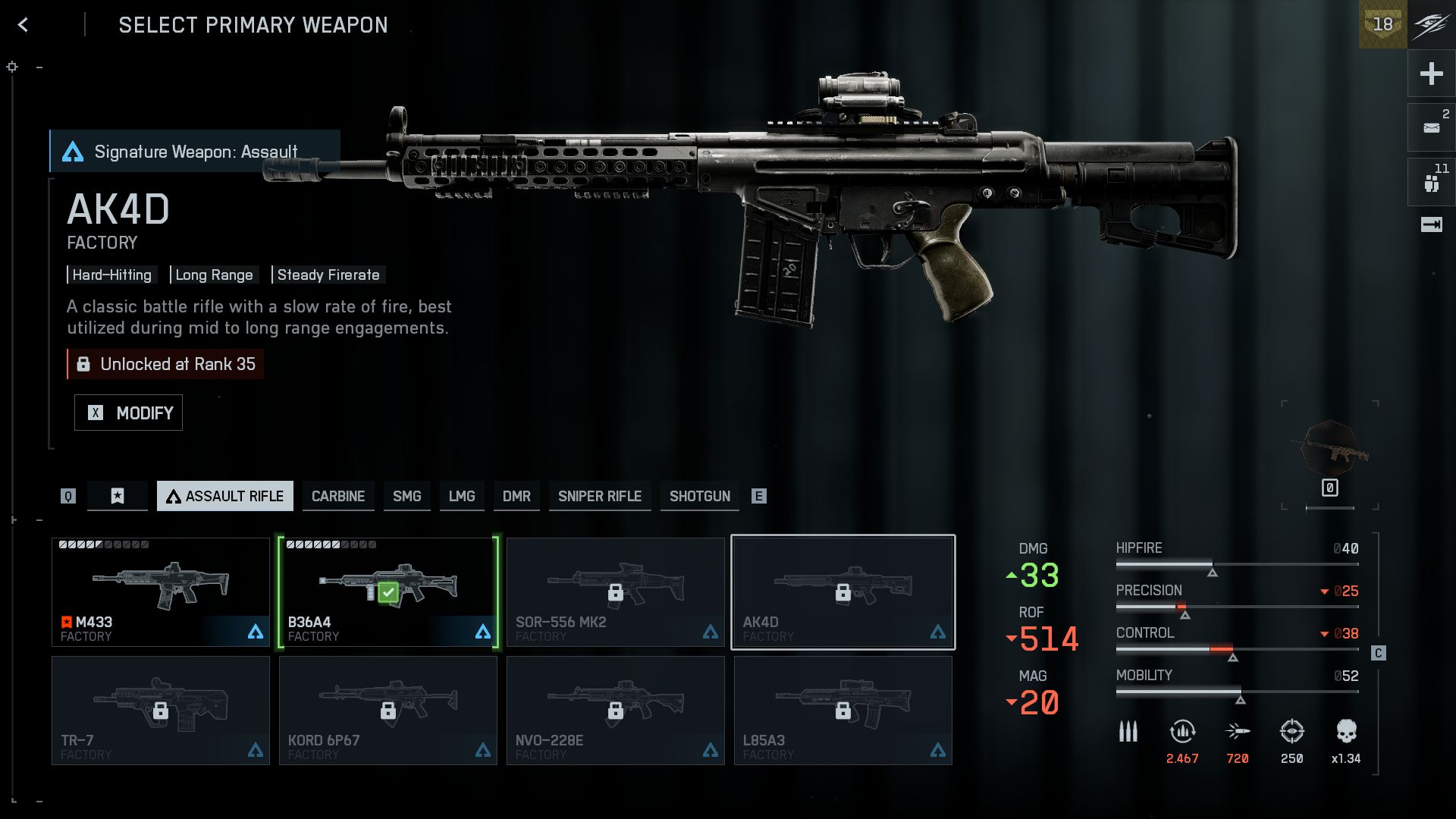1456x819 pixels.
Task: Click the plus icon in top-right
Action: point(1431,74)
